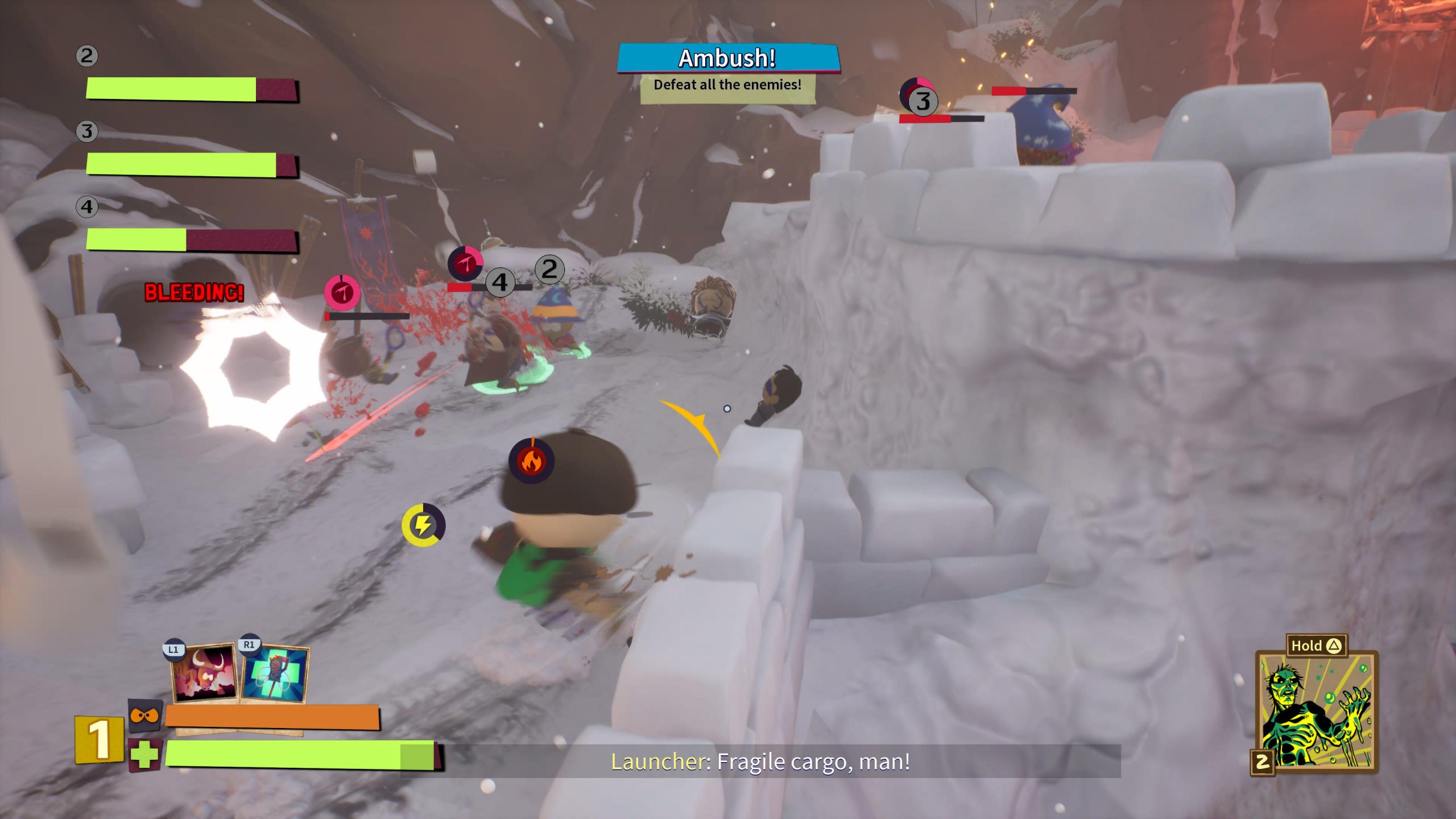Click the flame cooldown icon
The height and width of the screenshot is (819, 1456).
pos(531,461)
